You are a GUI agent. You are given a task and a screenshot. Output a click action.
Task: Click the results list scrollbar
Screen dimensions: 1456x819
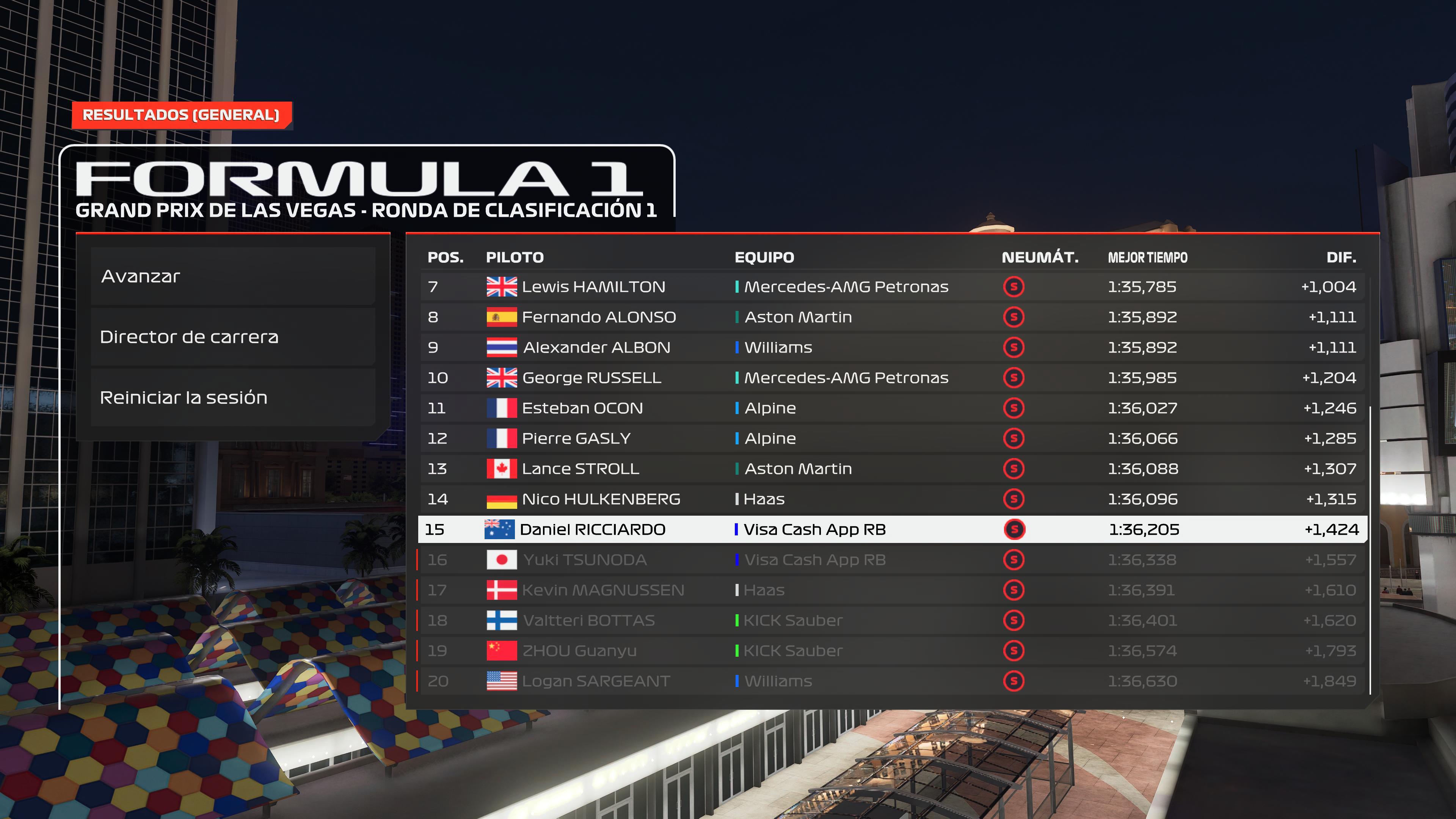[x=1370, y=548]
